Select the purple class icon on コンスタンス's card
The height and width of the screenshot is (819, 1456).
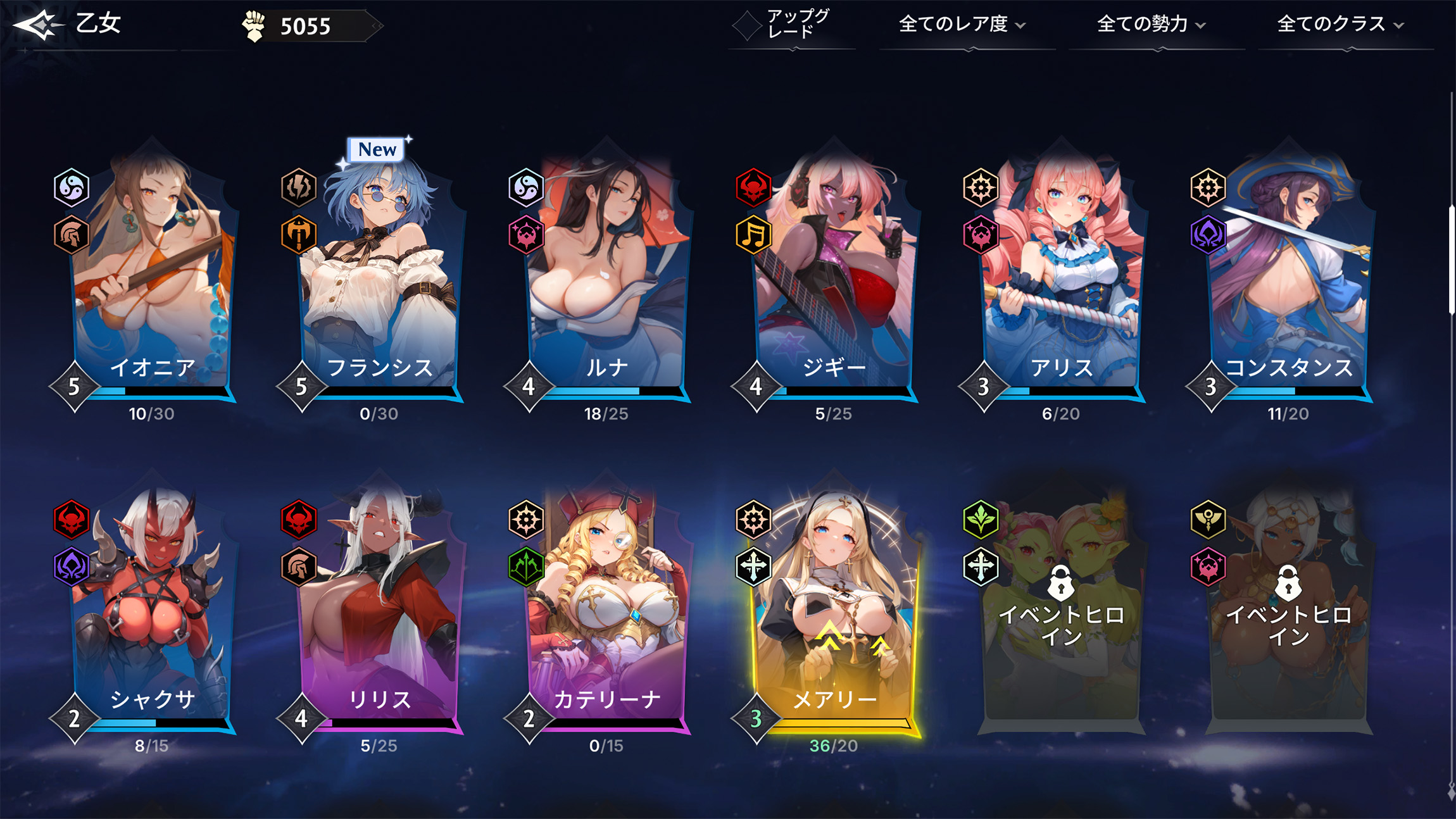pos(1208,235)
